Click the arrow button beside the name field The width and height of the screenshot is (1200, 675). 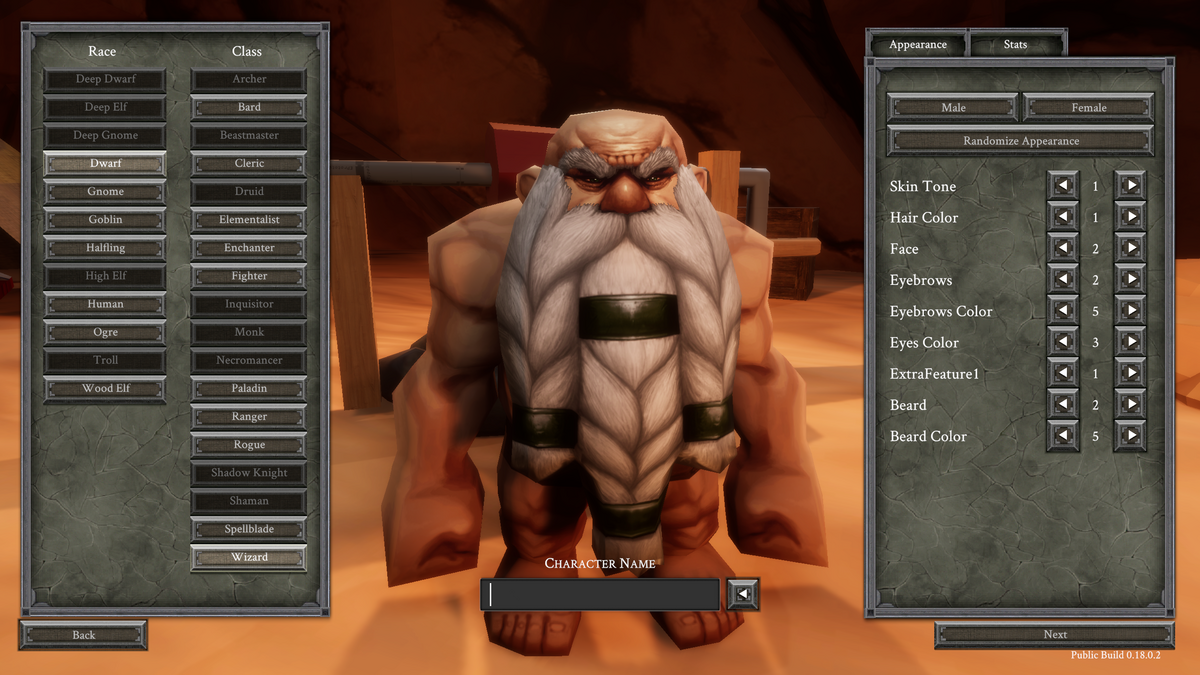click(743, 595)
